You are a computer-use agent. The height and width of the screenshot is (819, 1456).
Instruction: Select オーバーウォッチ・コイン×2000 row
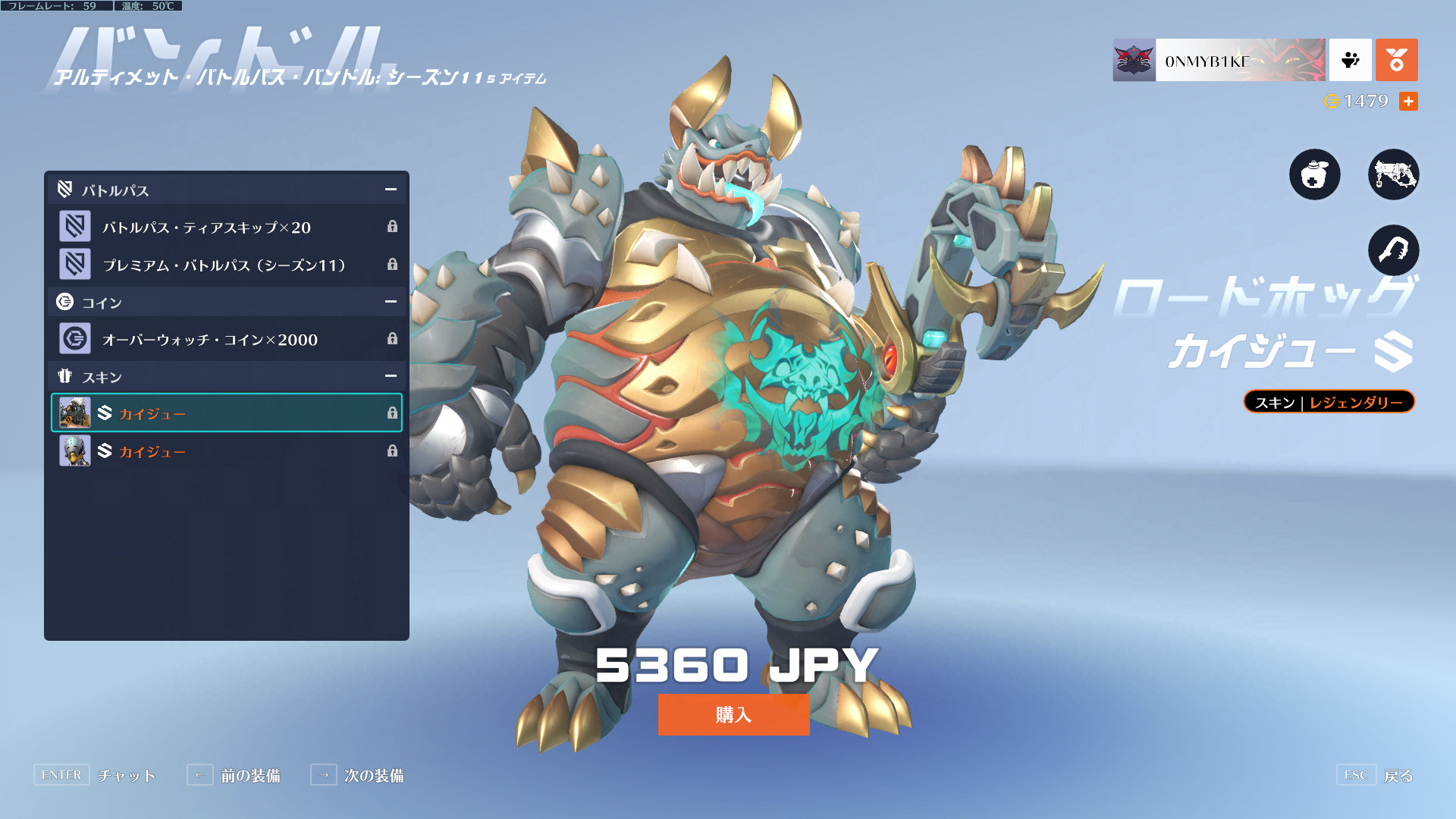(x=227, y=339)
